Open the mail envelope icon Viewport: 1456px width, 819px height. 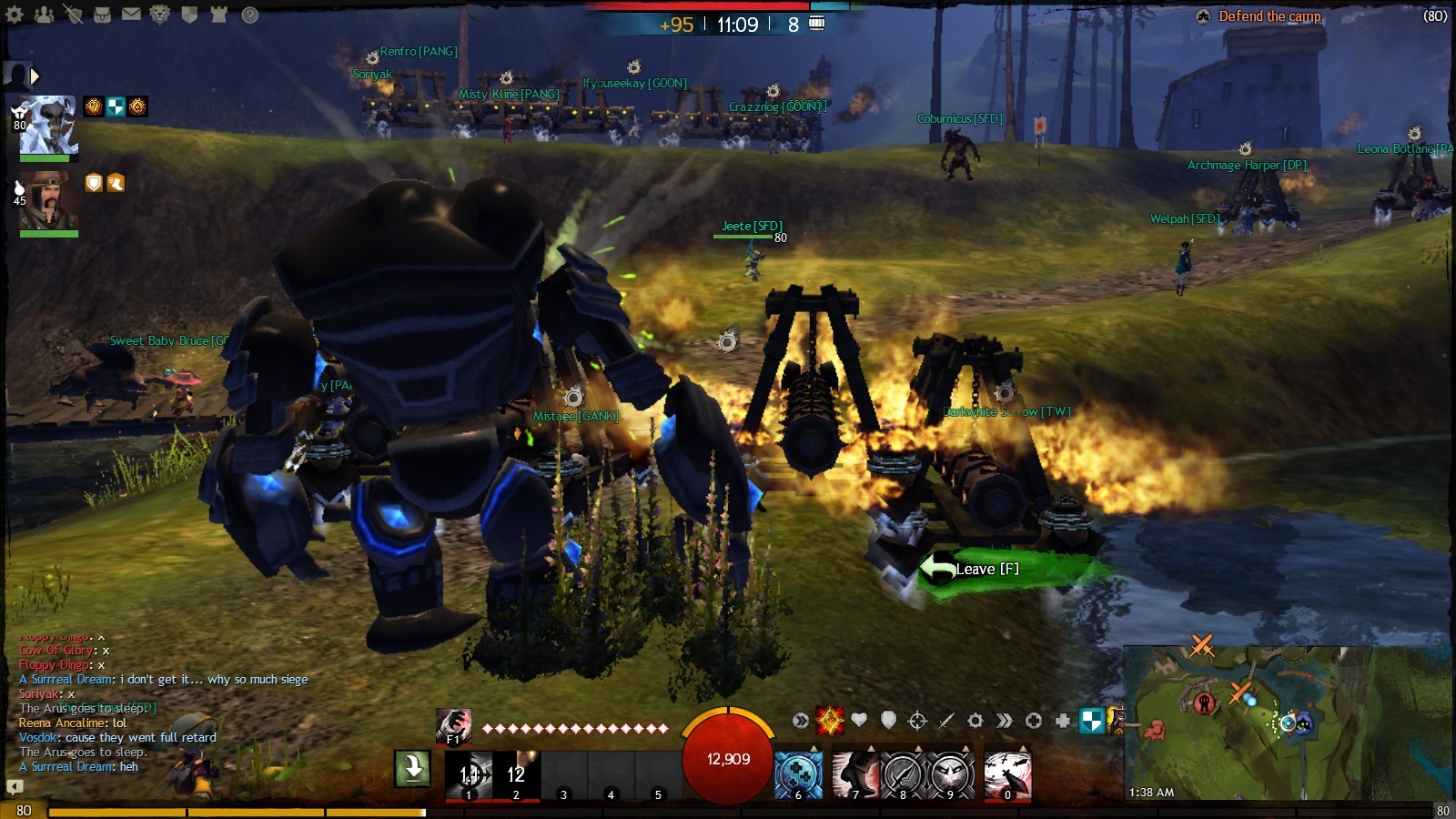tap(131, 15)
